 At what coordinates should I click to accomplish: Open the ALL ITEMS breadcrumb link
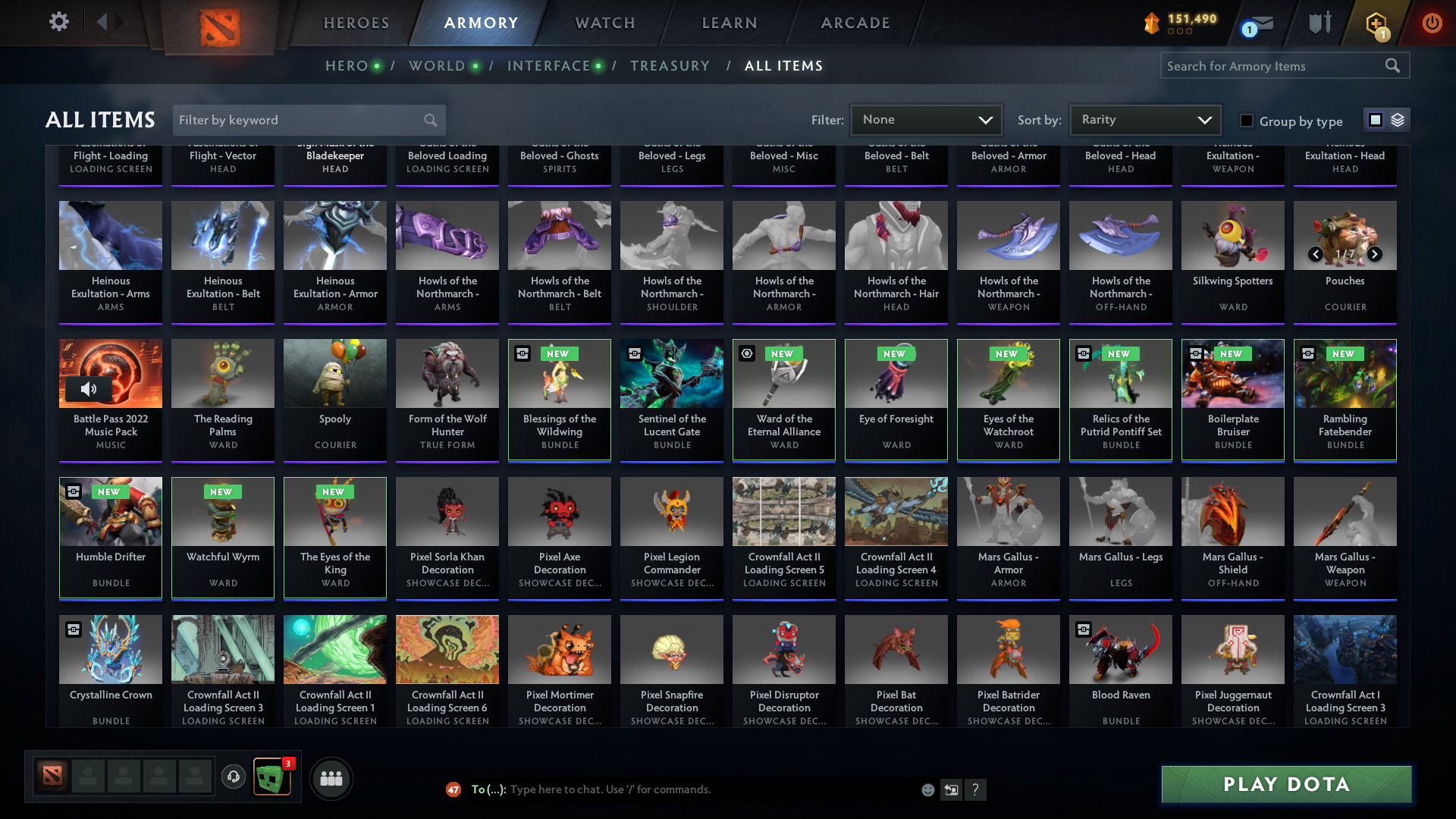tap(784, 66)
